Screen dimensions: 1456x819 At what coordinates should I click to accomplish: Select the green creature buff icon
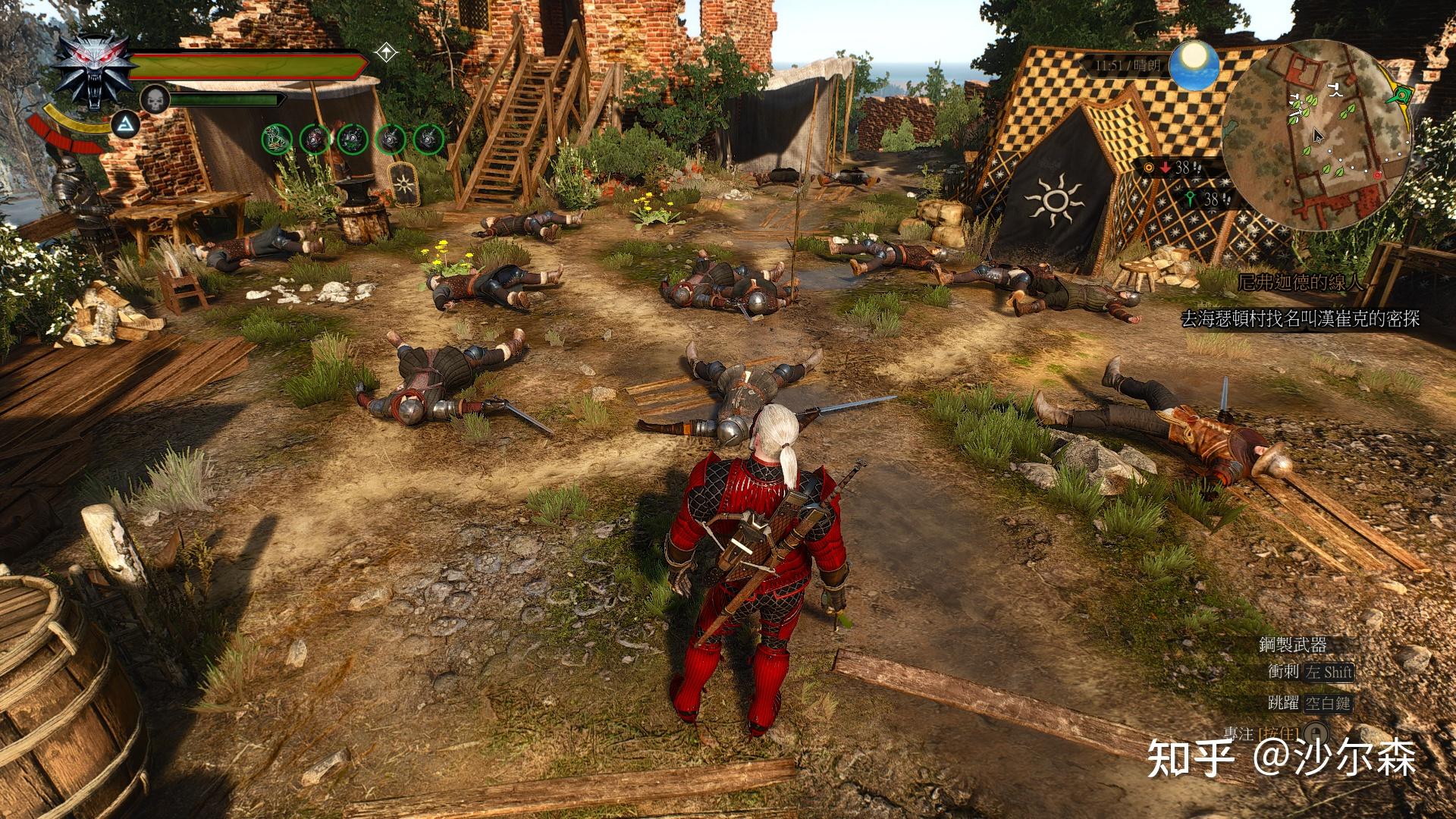277,138
